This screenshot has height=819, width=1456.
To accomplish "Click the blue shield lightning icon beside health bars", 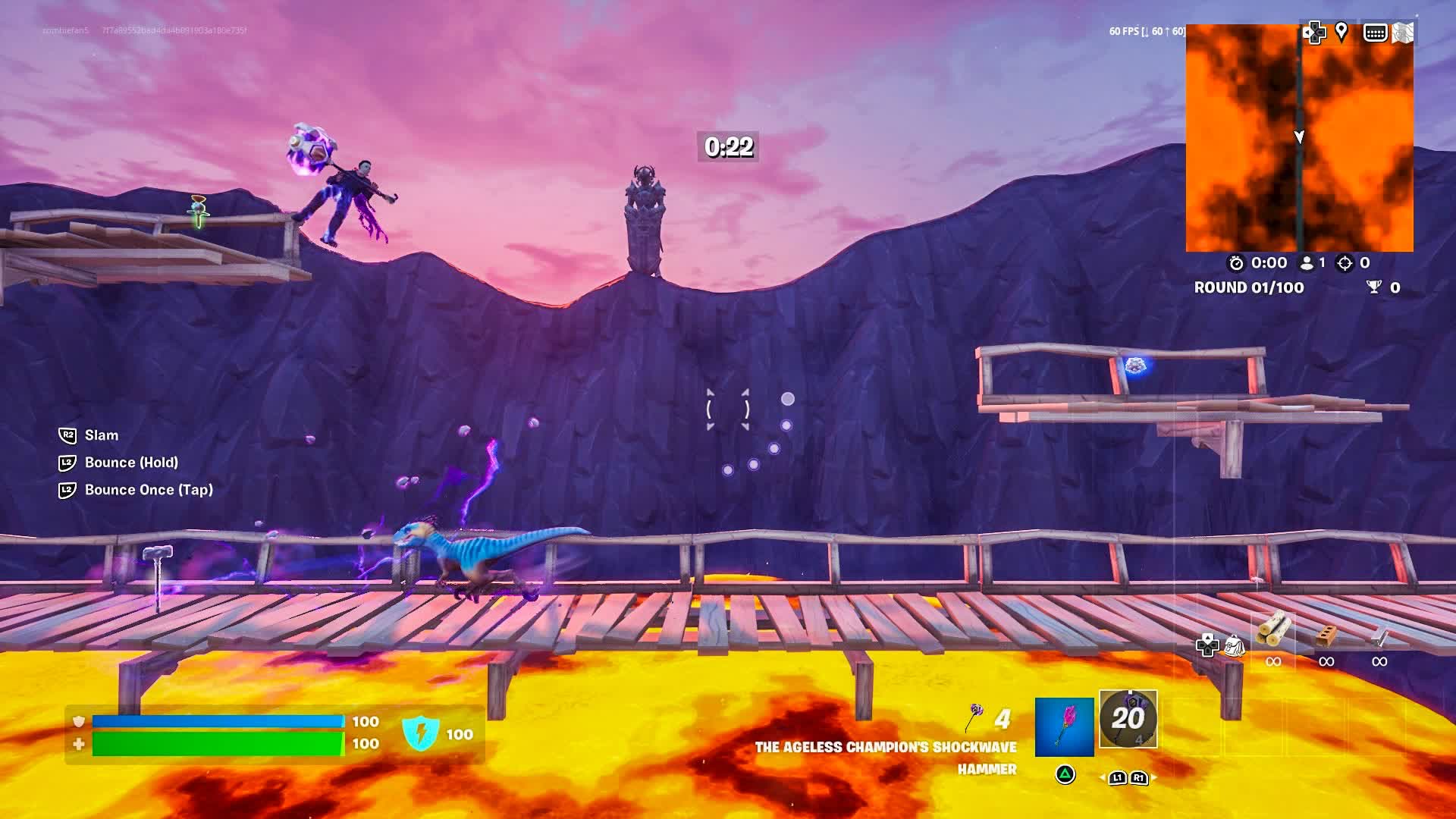I will (419, 734).
